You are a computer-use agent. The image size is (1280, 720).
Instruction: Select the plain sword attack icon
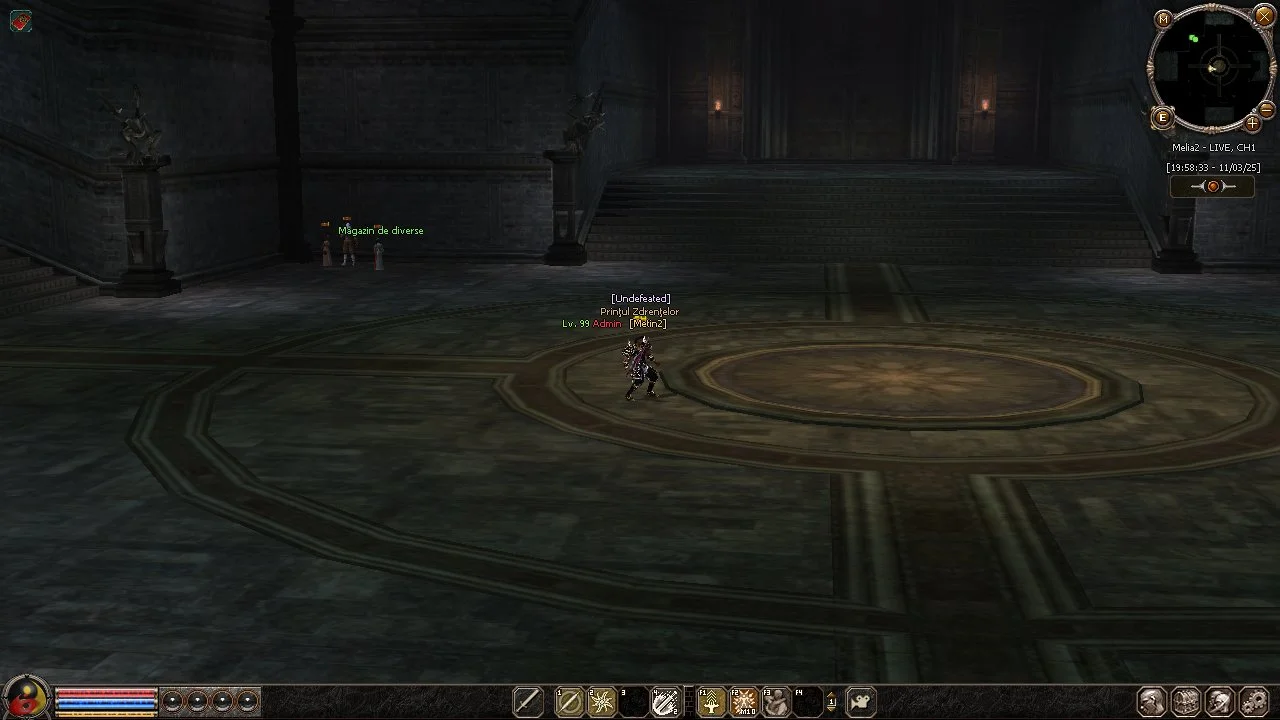pos(528,702)
